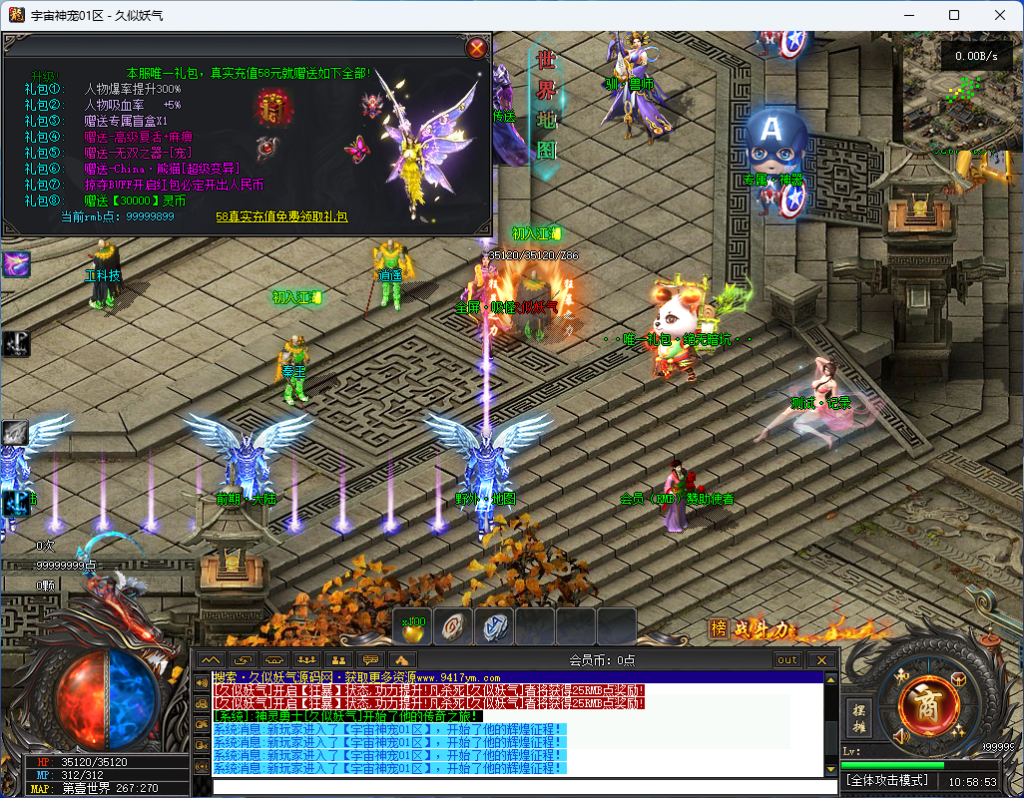The height and width of the screenshot is (798, 1024).
Task: Use the orange swirl scroll hotbar item
Action: pos(453,626)
